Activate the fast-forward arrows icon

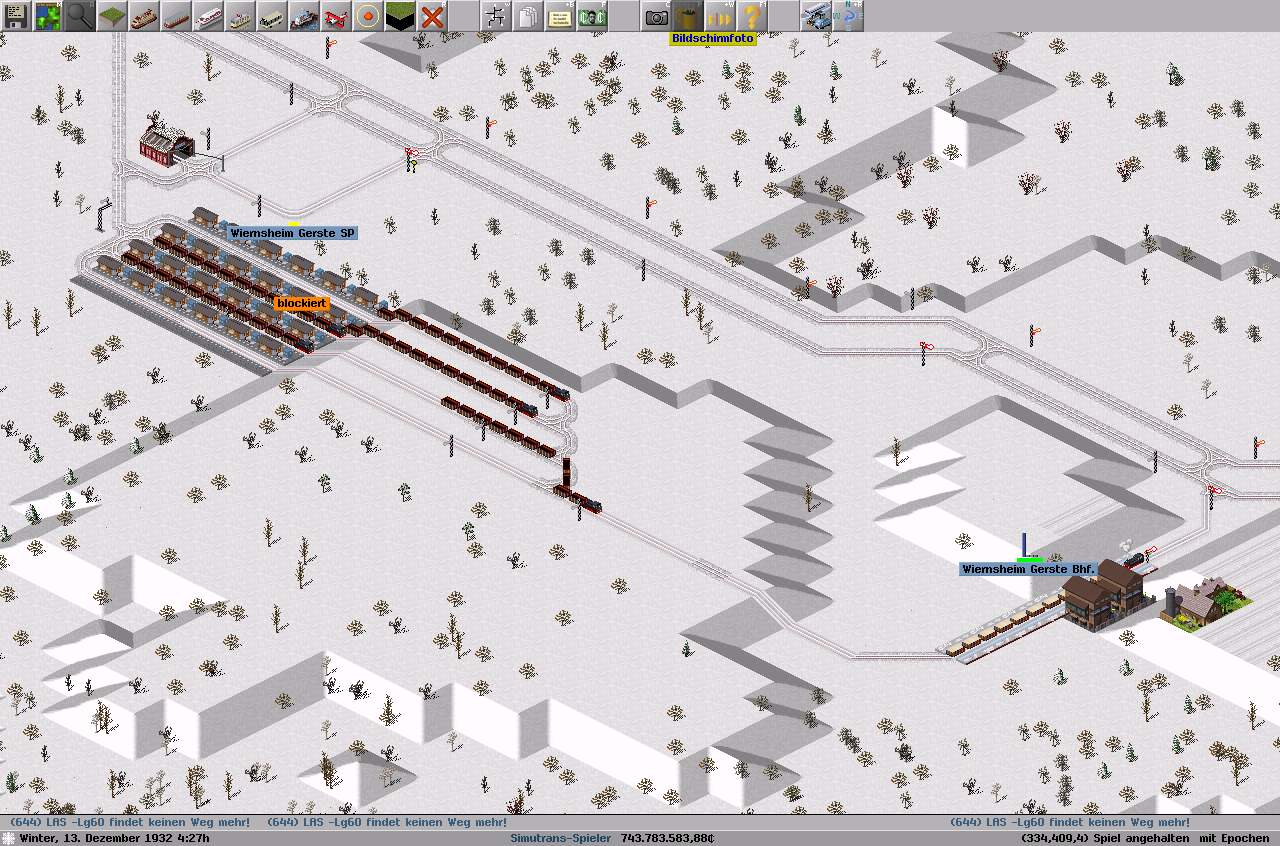coord(719,16)
